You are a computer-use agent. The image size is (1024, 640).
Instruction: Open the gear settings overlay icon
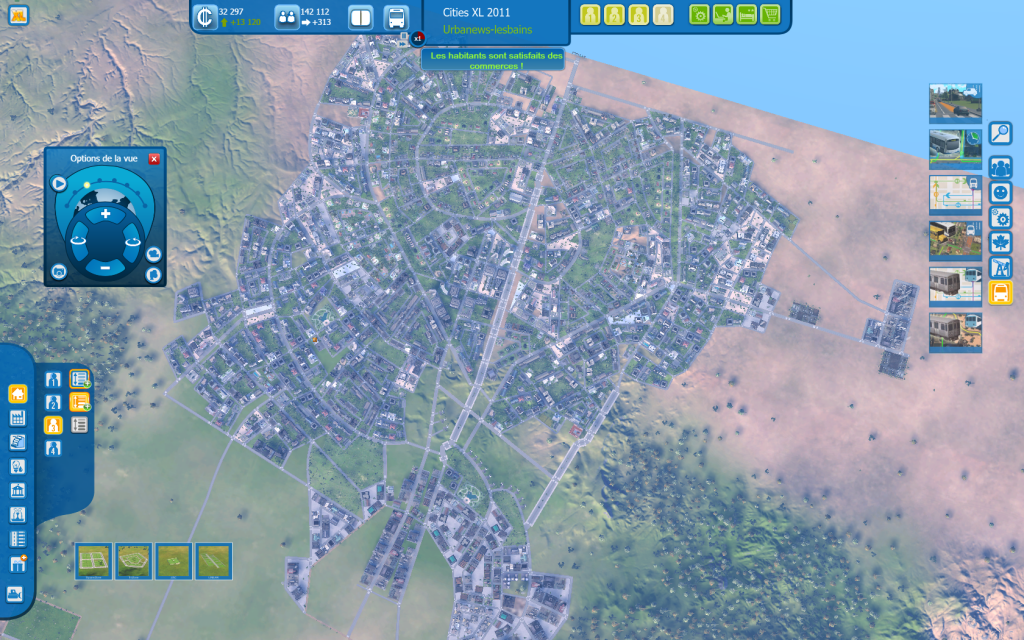tap(1000, 217)
